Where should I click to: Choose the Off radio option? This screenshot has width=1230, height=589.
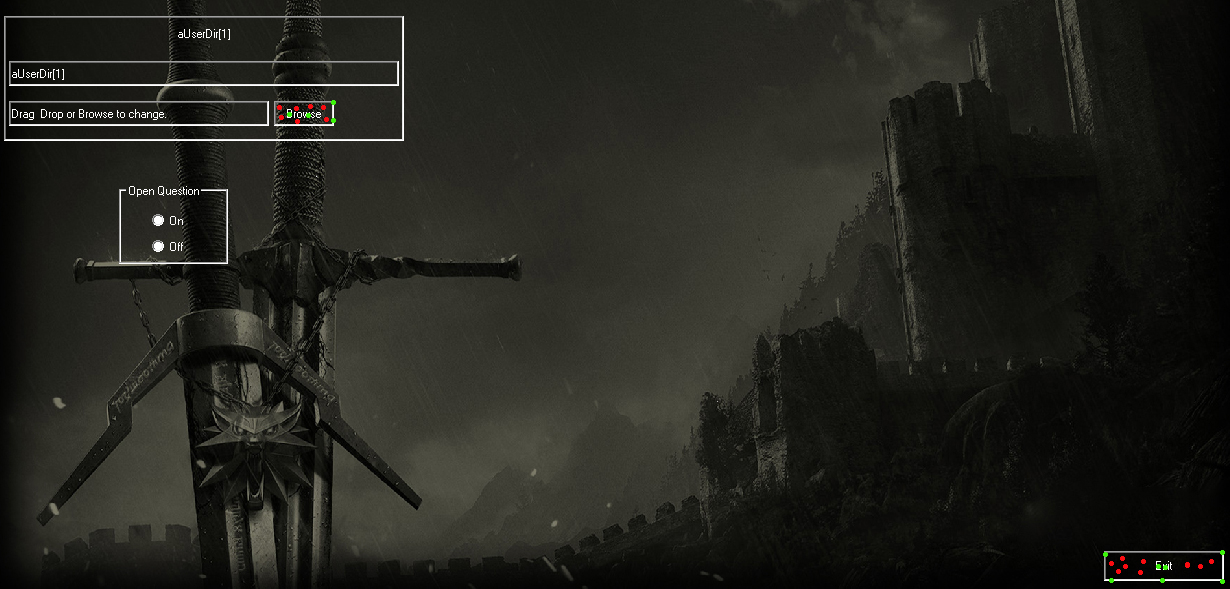(158, 246)
